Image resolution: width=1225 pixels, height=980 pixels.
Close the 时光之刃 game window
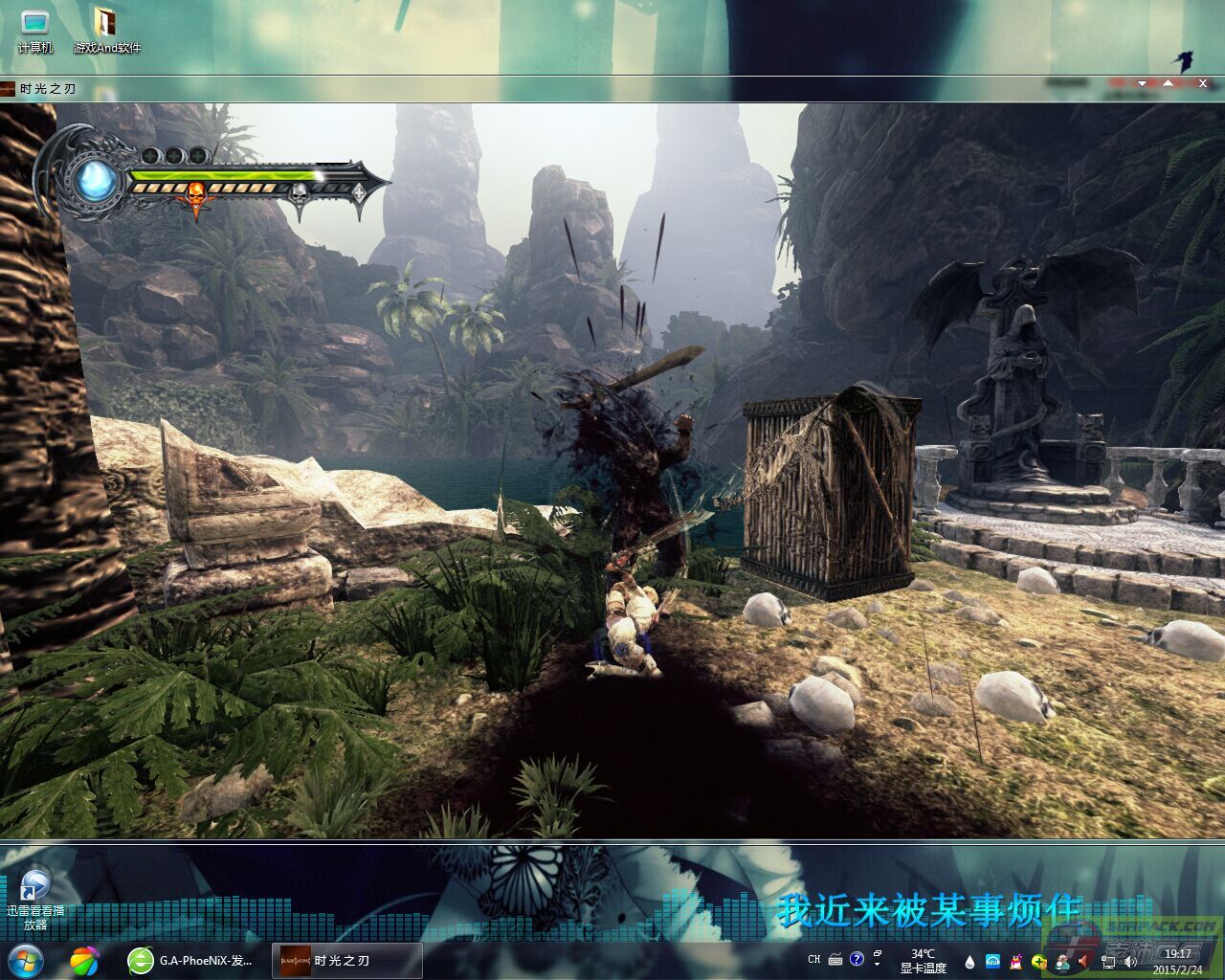tap(1203, 84)
